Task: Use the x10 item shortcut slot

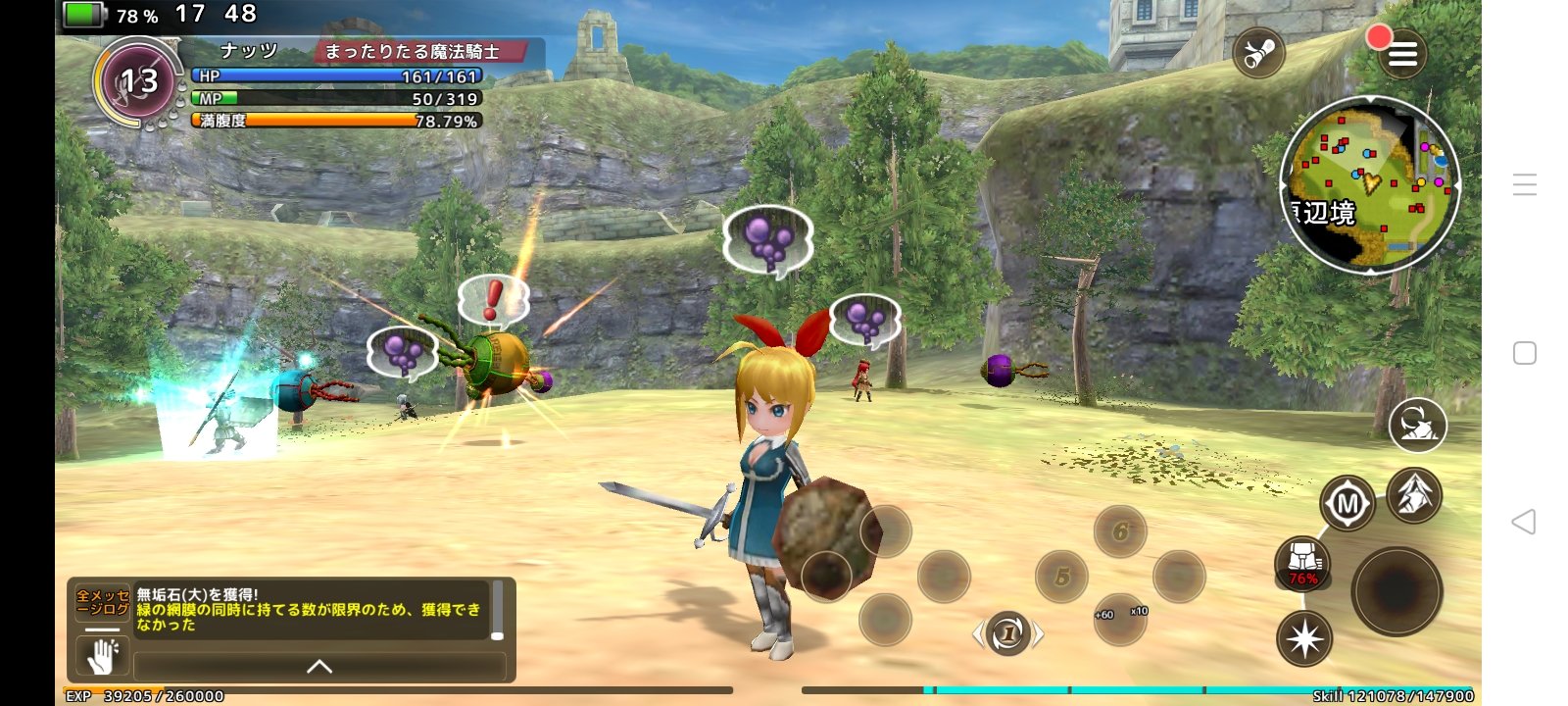Action: point(1120,619)
